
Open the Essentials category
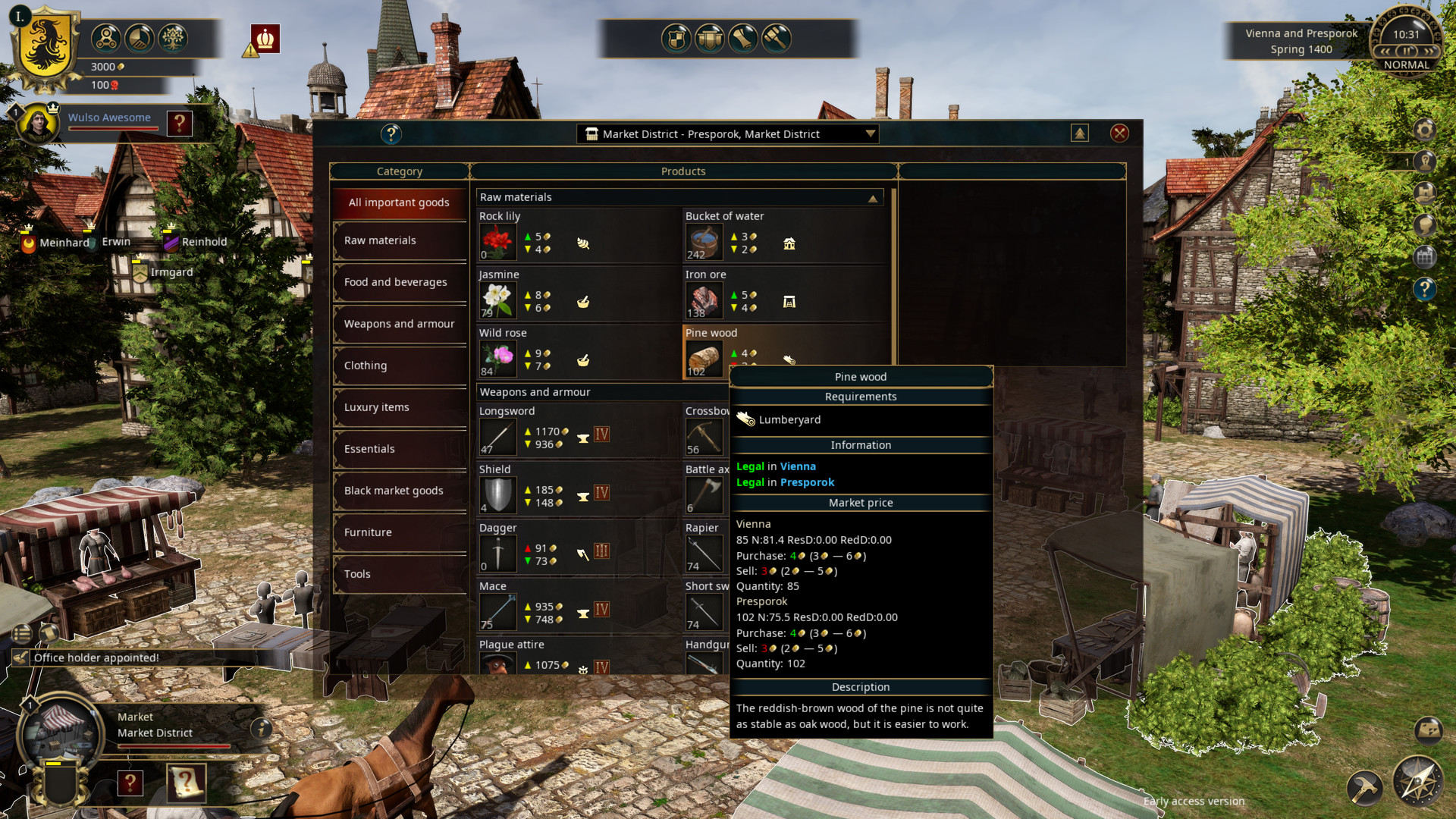coord(399,449)
